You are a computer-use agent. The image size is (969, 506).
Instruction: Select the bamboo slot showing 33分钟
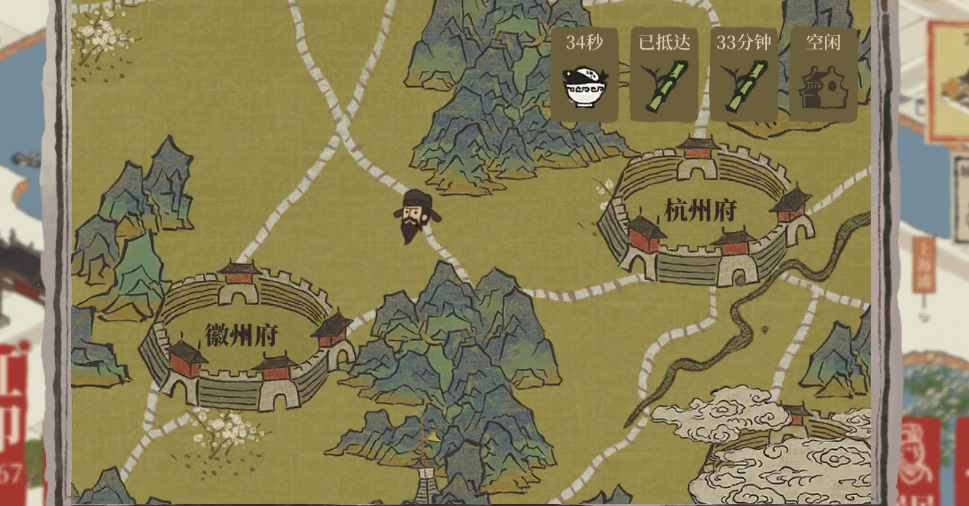(x=744, y=75)
